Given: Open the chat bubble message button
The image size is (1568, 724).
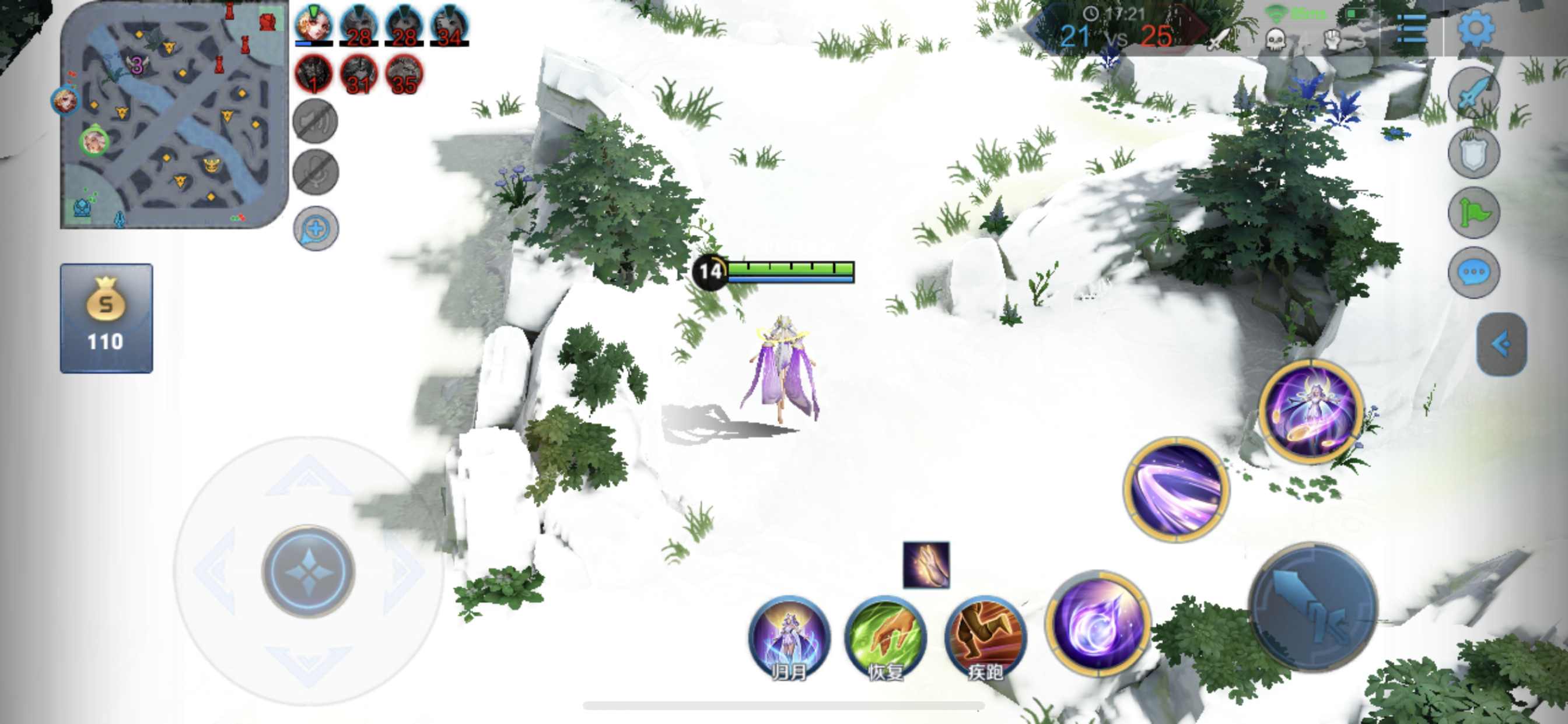Looking at the screenshot, I should [1473, 272].
